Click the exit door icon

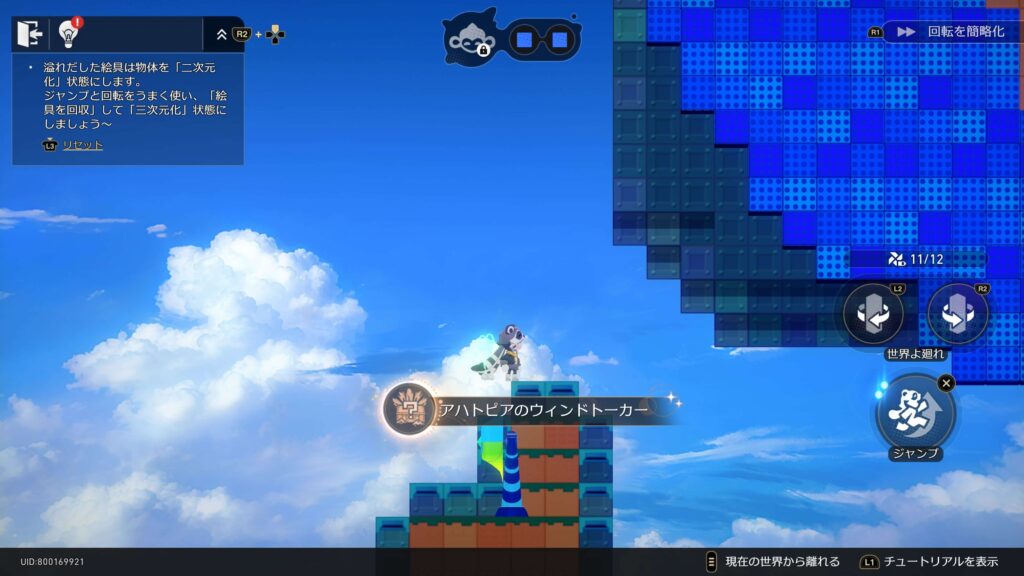click(x=31, y=34)
